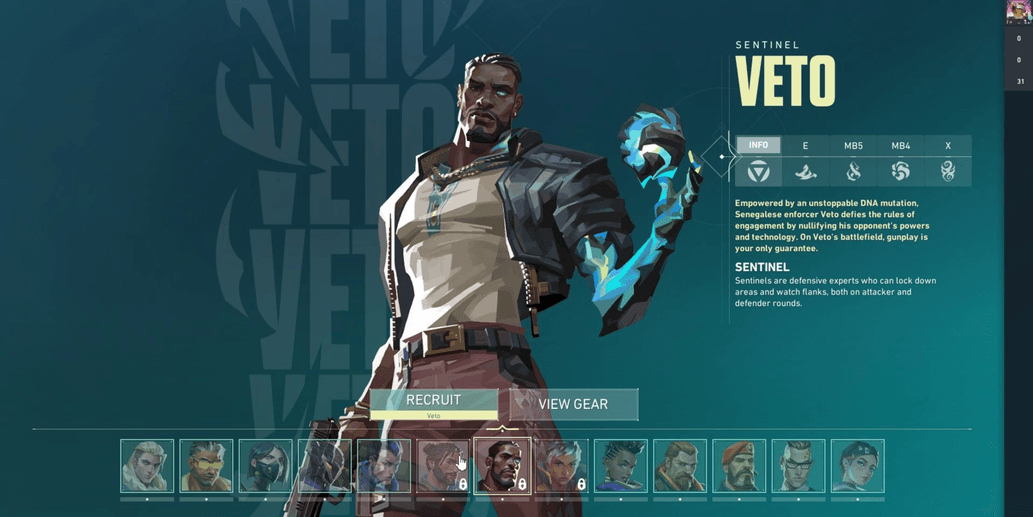The image size is (1033, 517).
Task: Show the sentinel role triangle icon info
Action: point(758,172)
